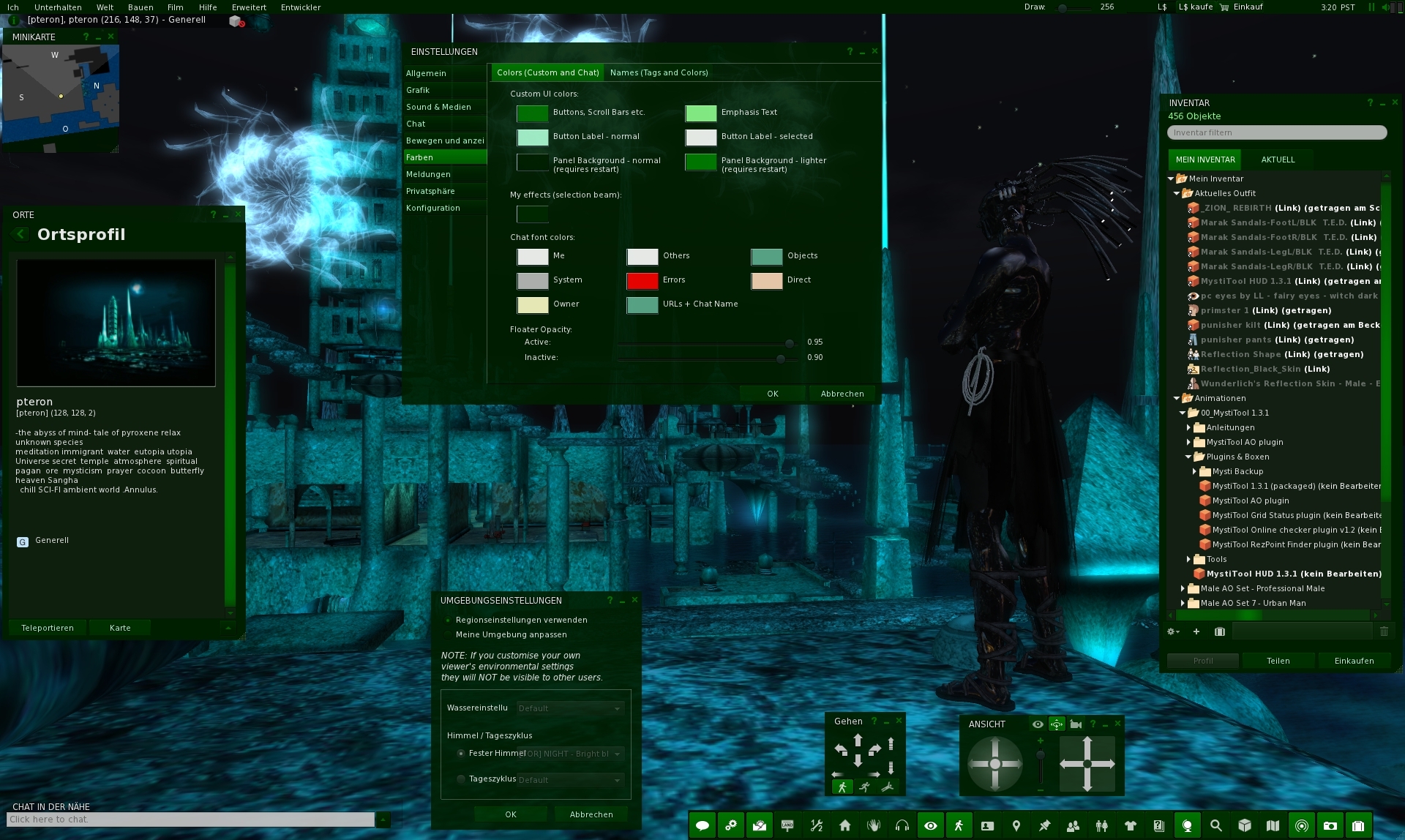Select the snapshot camera icon
This screenshot has width=1405, height=840.
[1331, 825]
